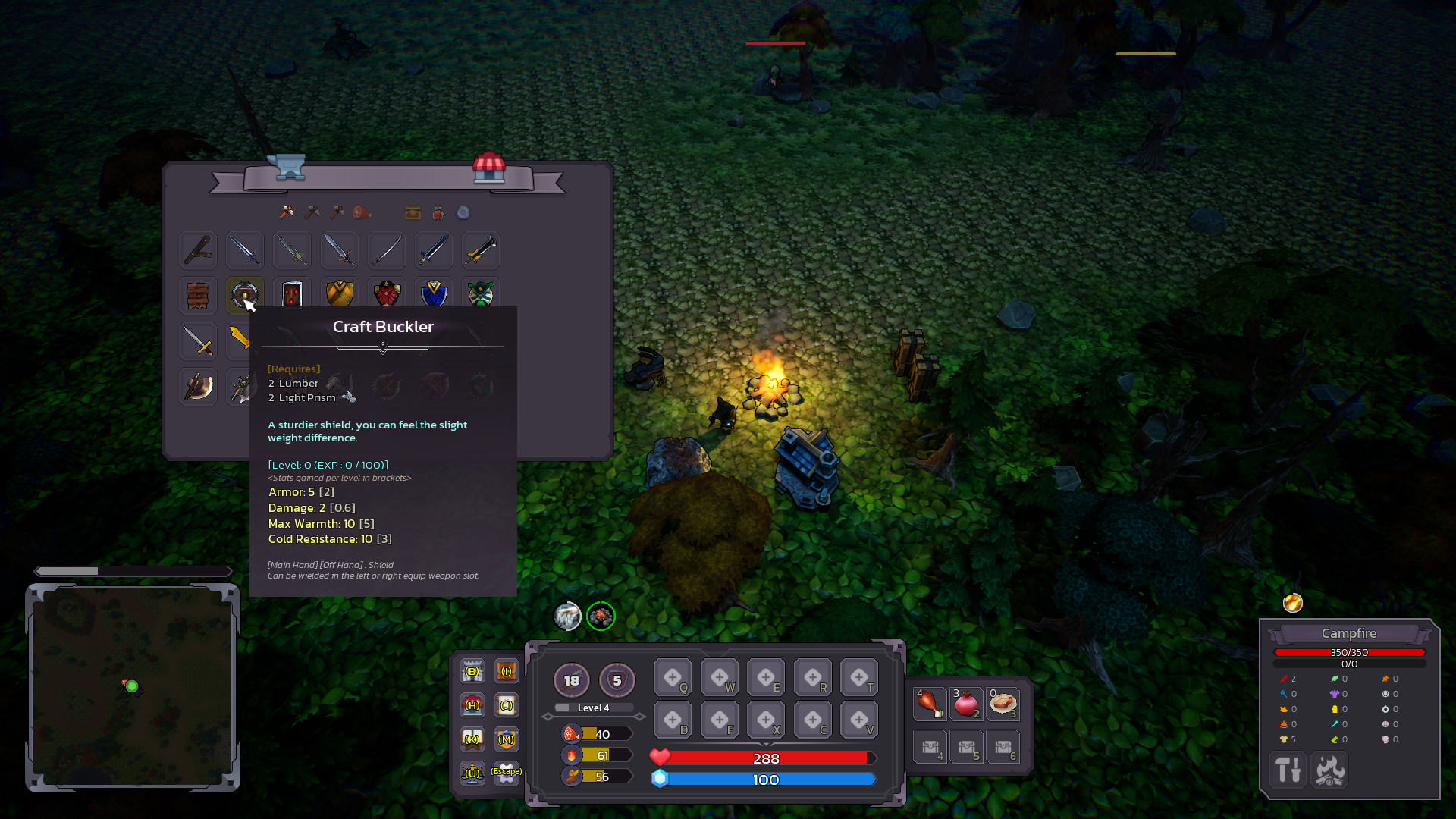Click the empty Q ability slot
This screenshot has height=819, width=1456.
(x=673, y=676)
